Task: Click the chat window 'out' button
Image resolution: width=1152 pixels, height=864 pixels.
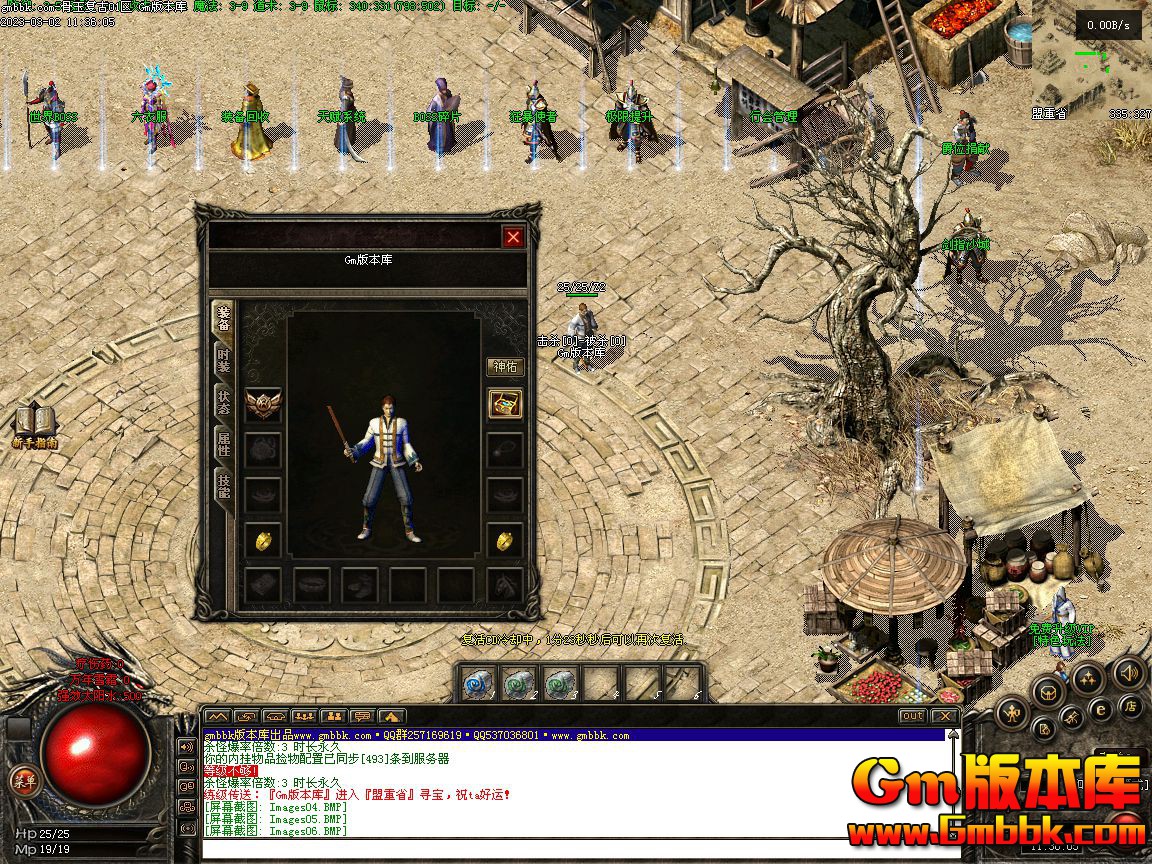Action: 912,716
